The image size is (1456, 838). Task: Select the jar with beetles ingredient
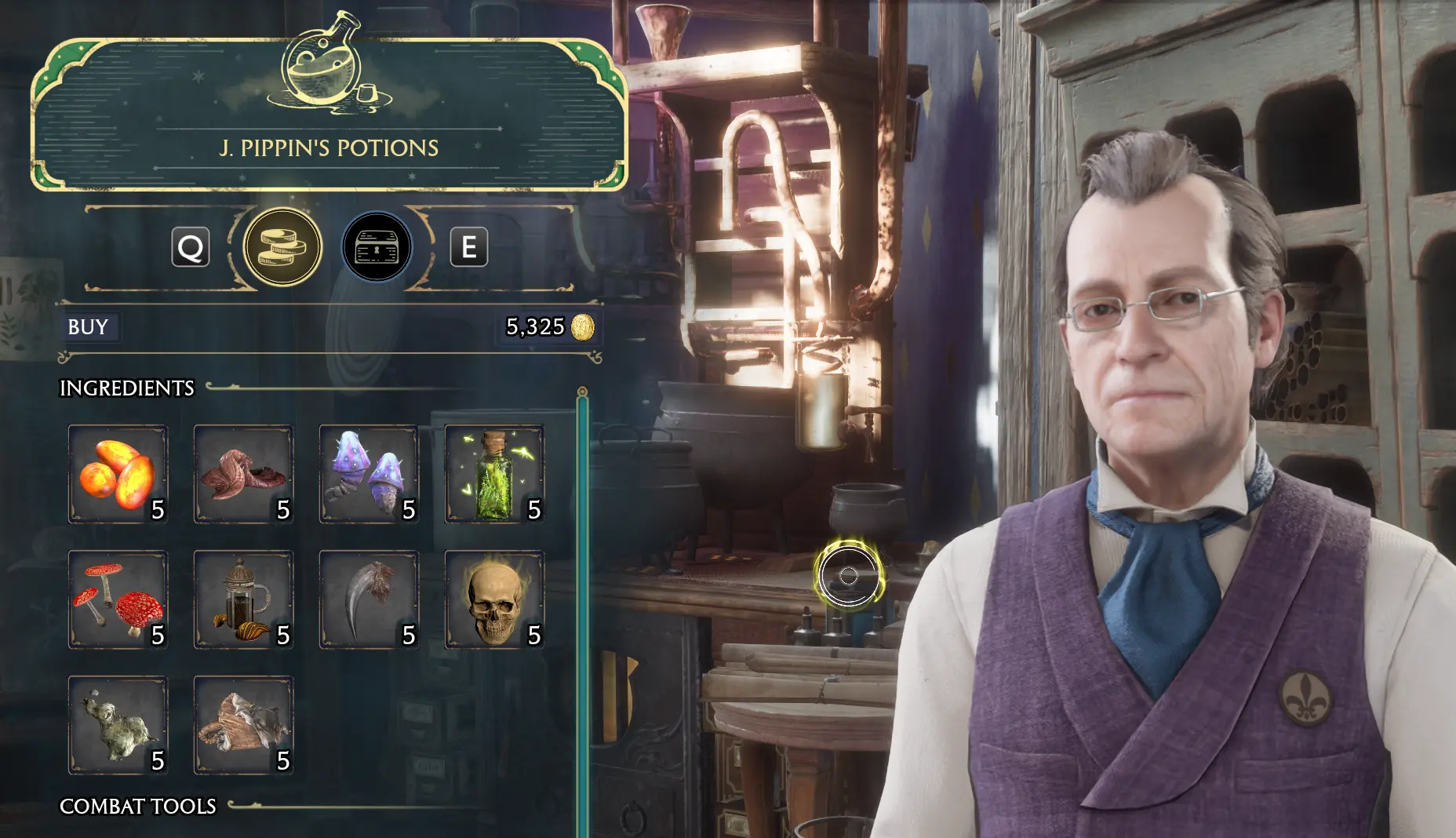tap(243, 599)
